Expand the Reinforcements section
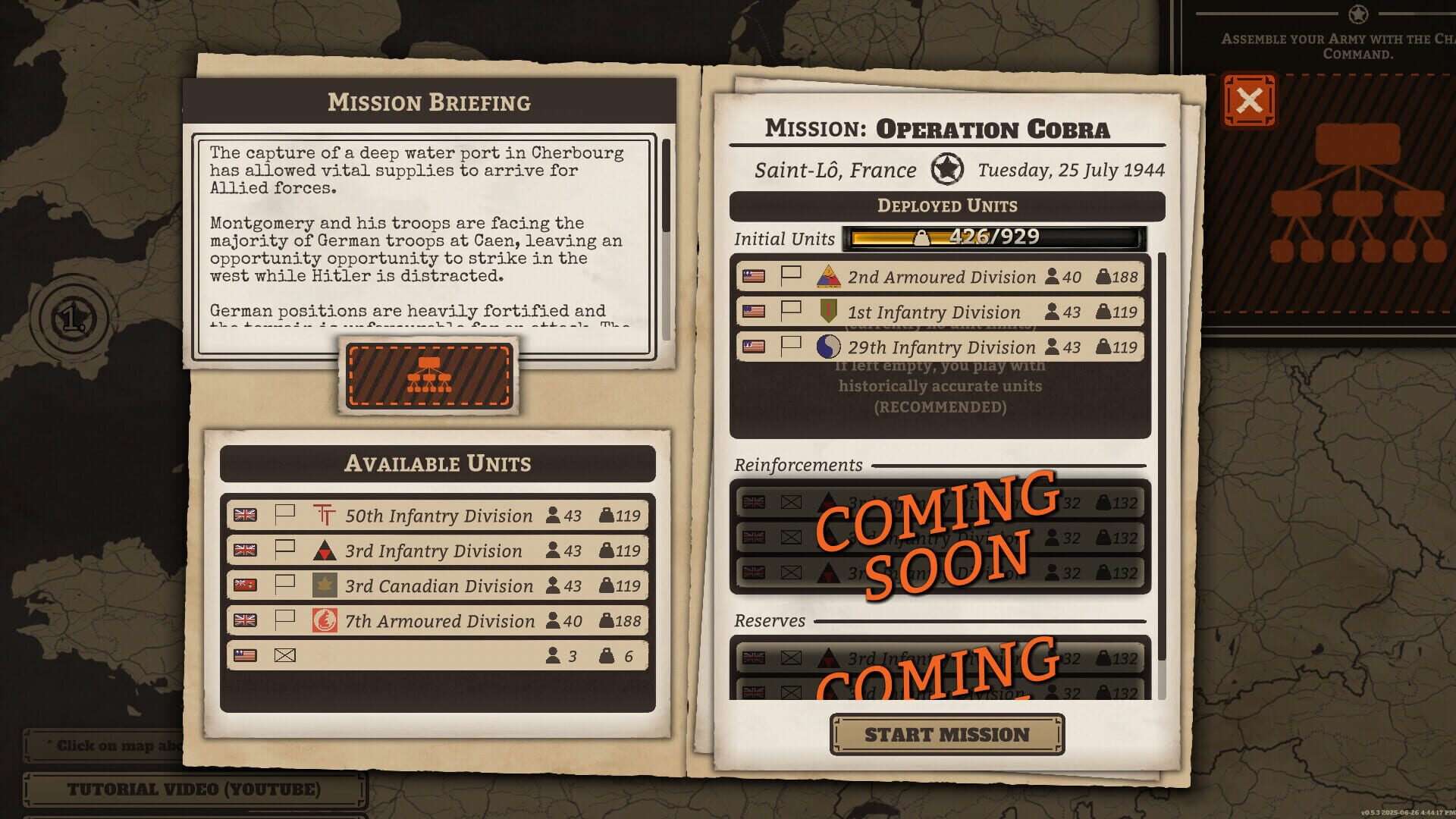The height and width of the screenshot is (819, 1456). point(798,465)
